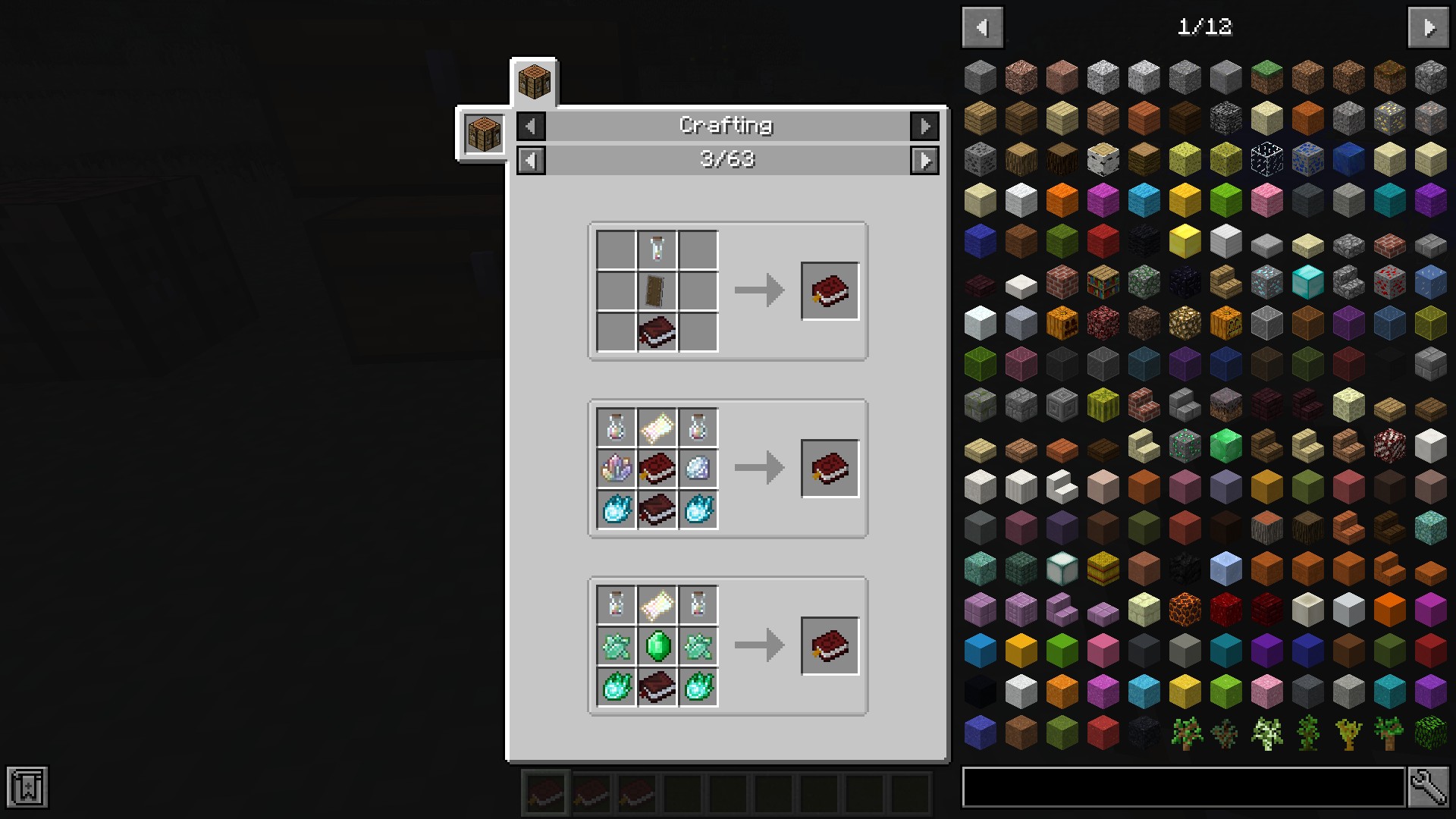
Task: Select the crafting table category tab
Action: 534,82
